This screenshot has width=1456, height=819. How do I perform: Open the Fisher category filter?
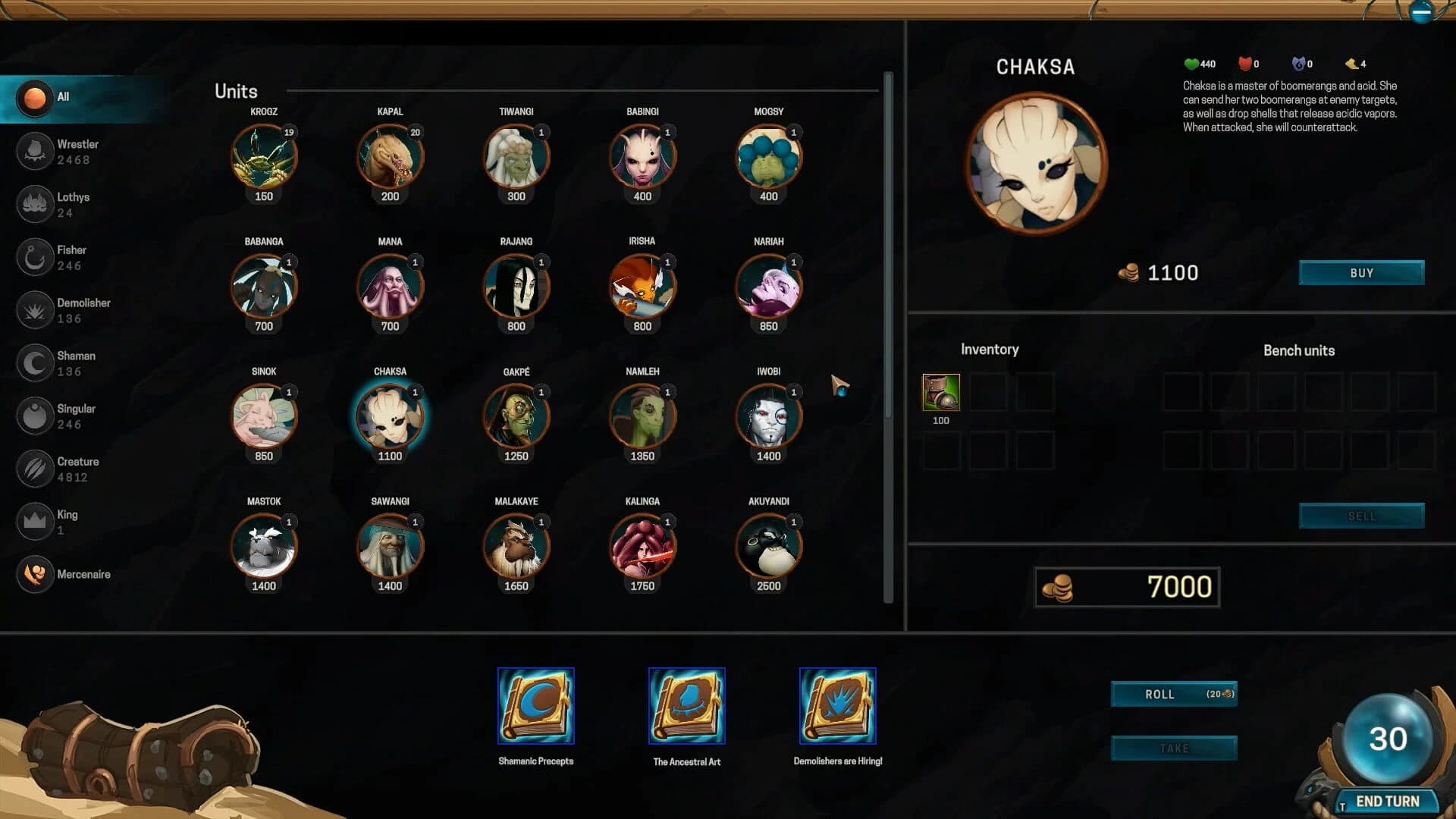[x=35, y=257]
